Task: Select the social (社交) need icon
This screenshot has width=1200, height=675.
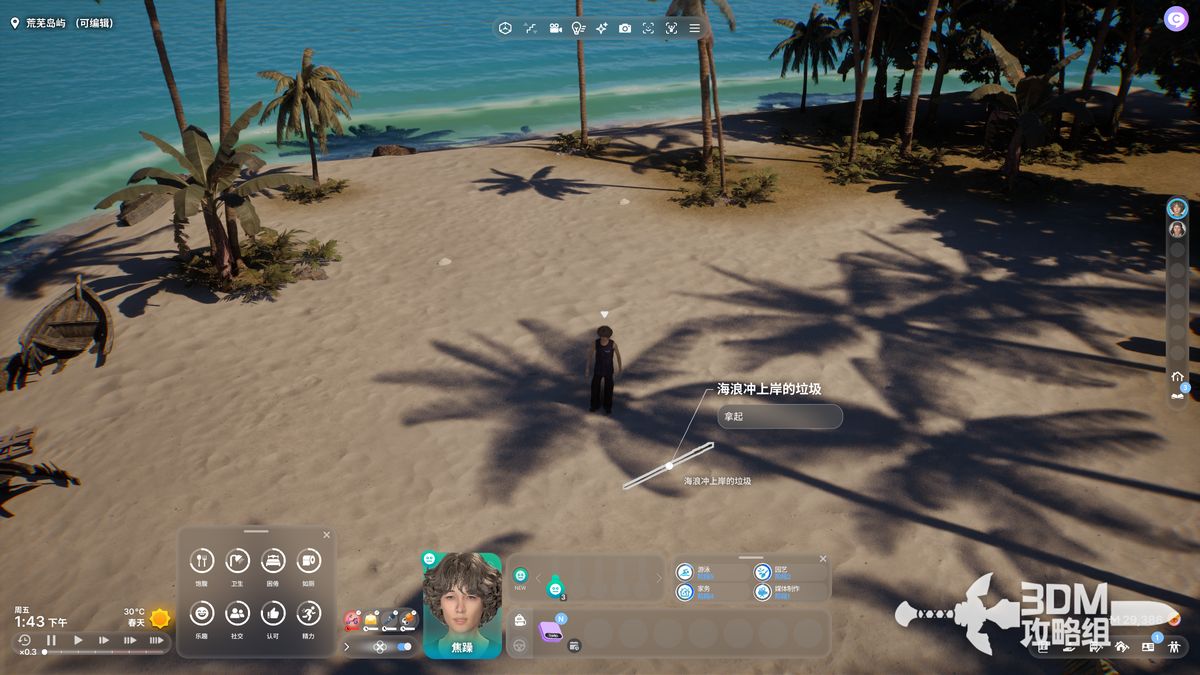Action: 237,613
